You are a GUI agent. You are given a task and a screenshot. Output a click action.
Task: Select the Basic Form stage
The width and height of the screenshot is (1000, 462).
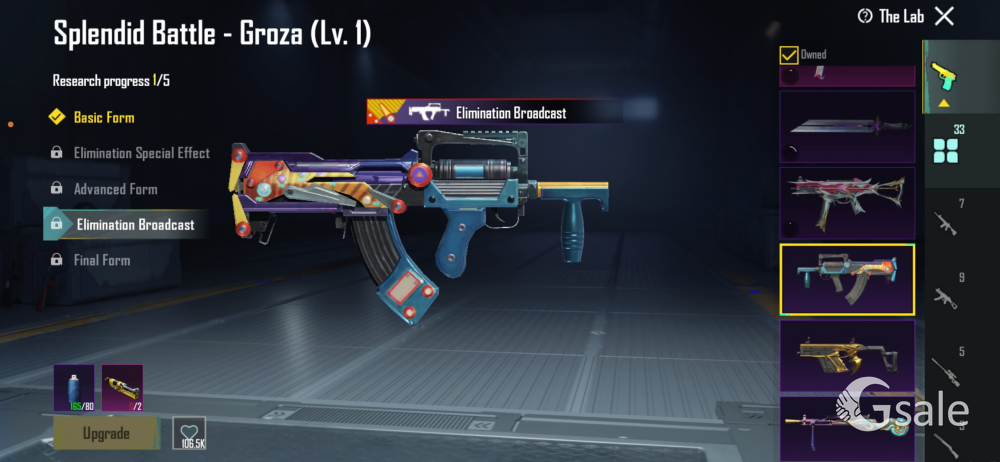tap(103, 118)
